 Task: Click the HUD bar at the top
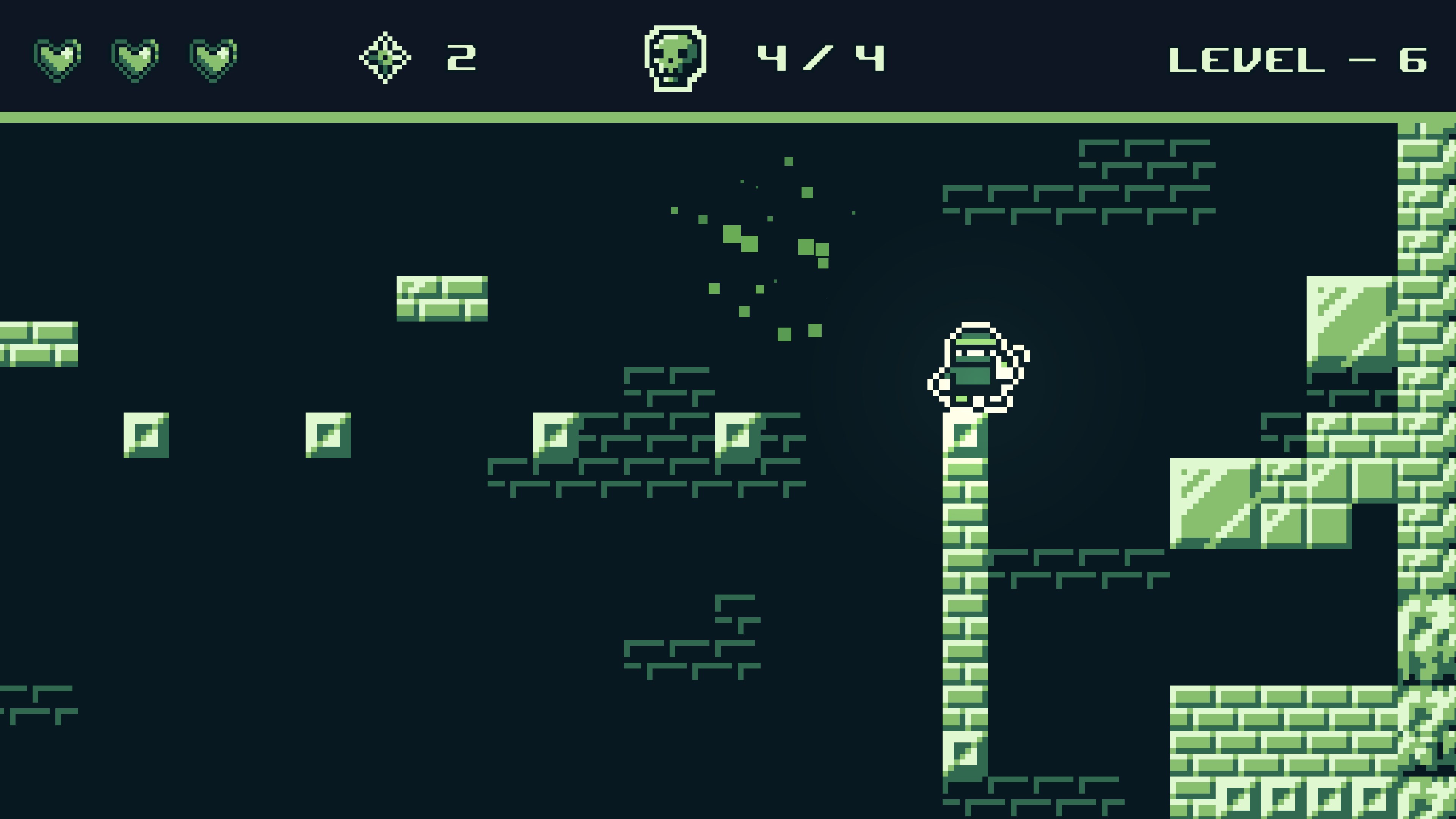(728, 56)
